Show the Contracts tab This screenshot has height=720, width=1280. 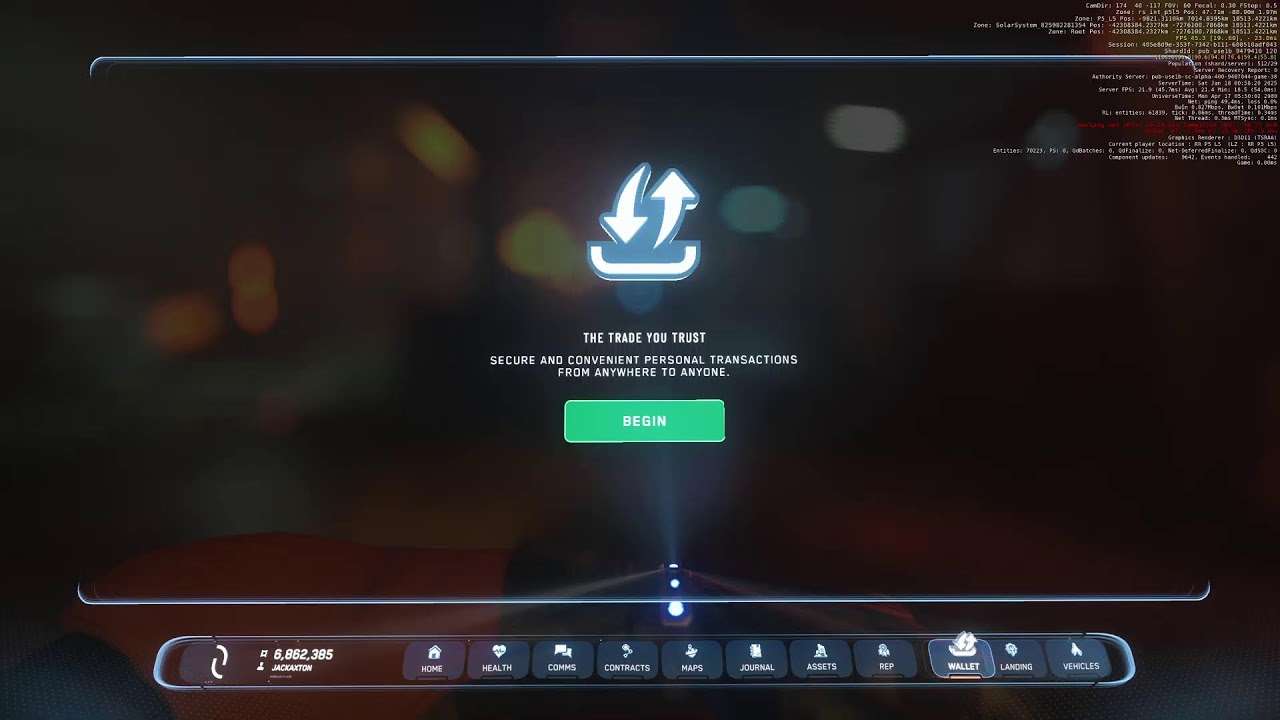[627, 659]
